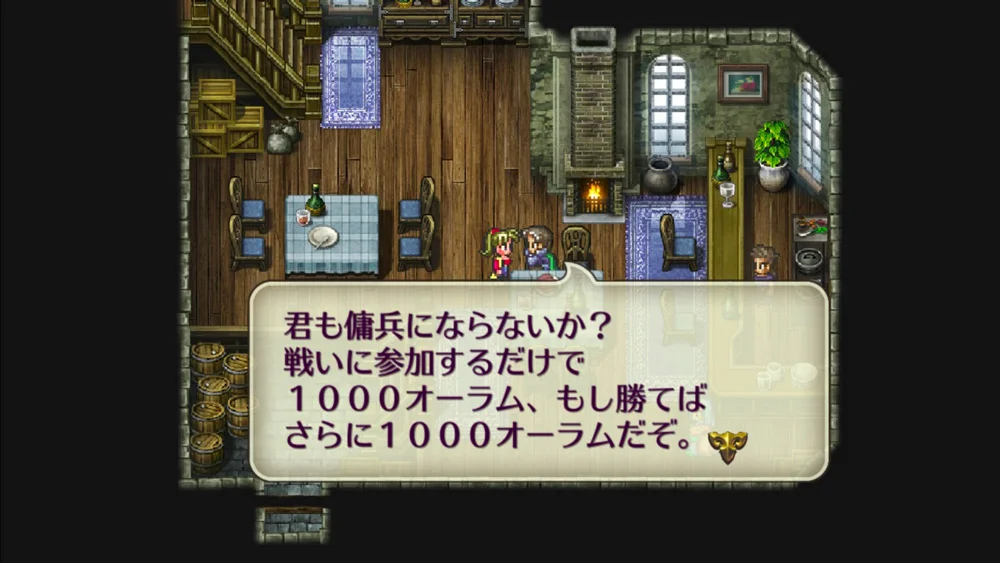
Task: Advance dialogue with the golden continue icon
Action: click(x=727, y=445)
